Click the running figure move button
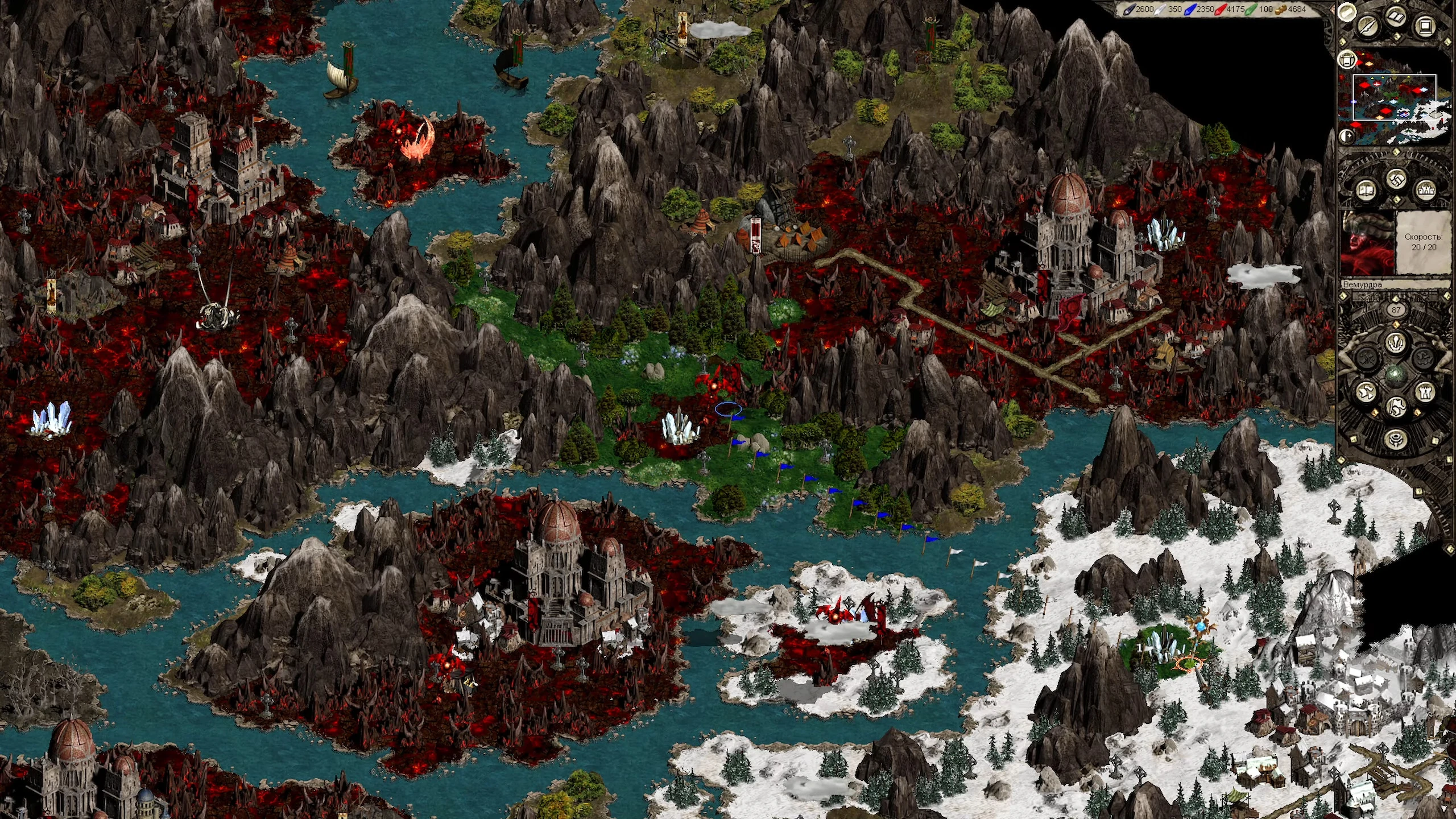Screen dimensions: 1456x819 [1366, 392]
